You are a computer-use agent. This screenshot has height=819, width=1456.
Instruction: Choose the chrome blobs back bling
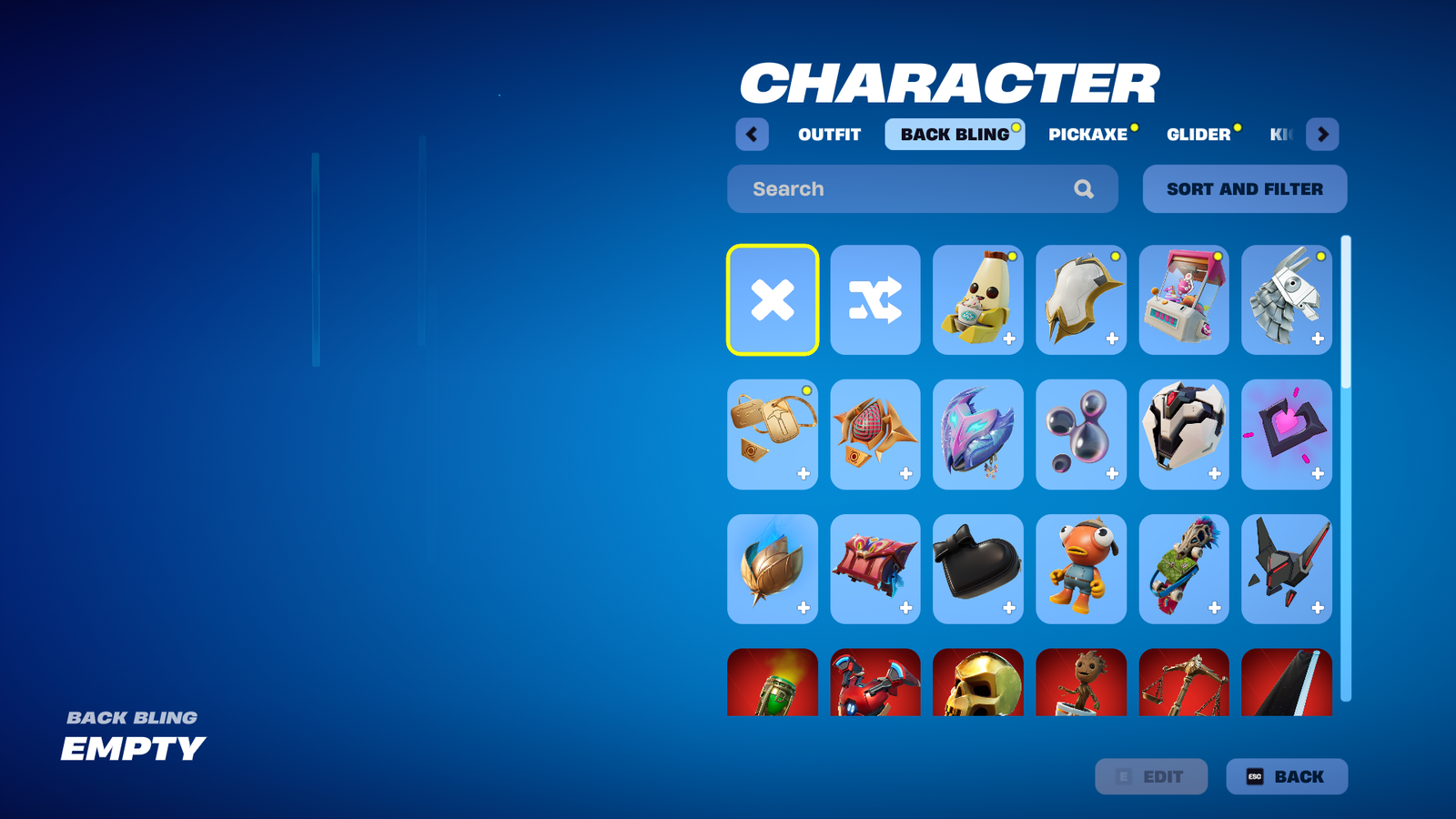pos(1080,434)
